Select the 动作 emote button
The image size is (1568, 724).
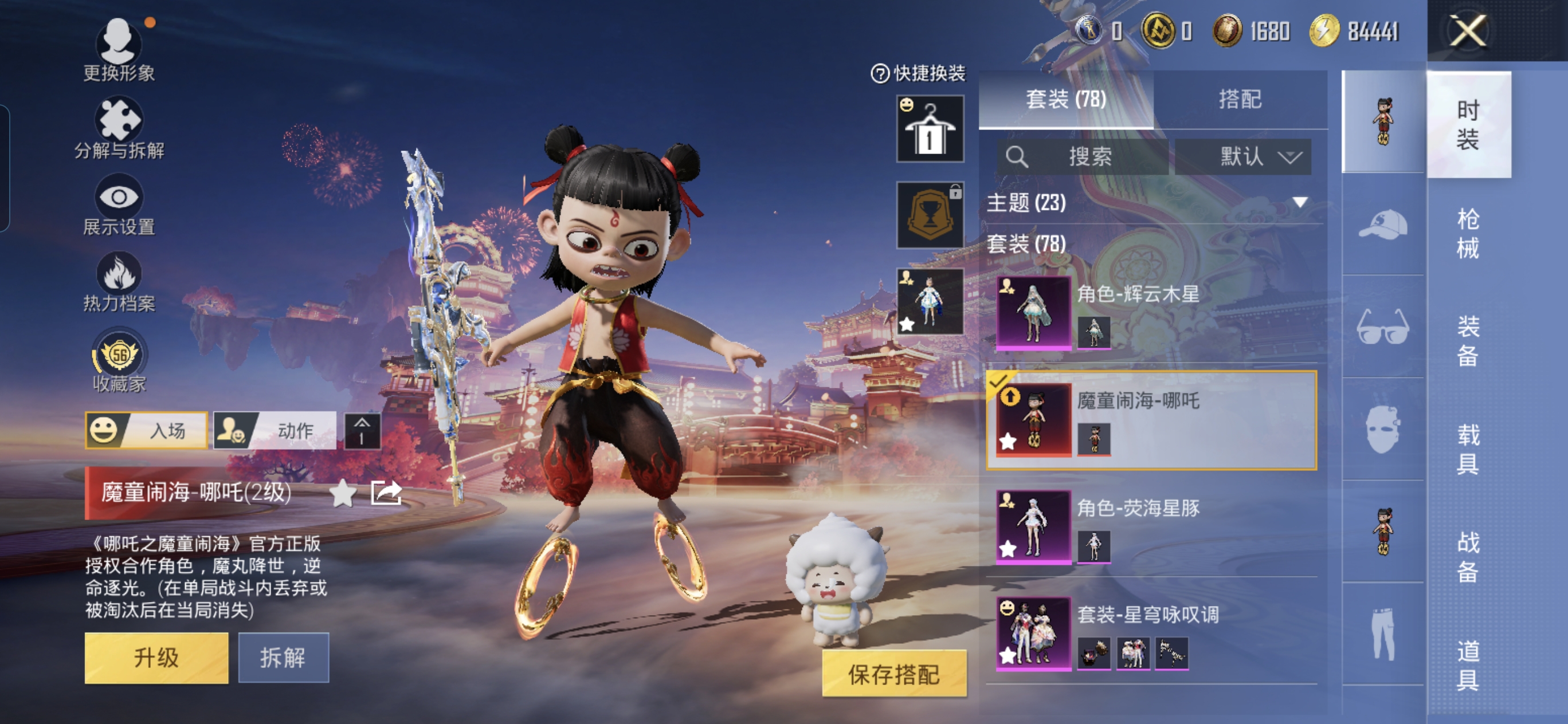click(x=275, y=430)
